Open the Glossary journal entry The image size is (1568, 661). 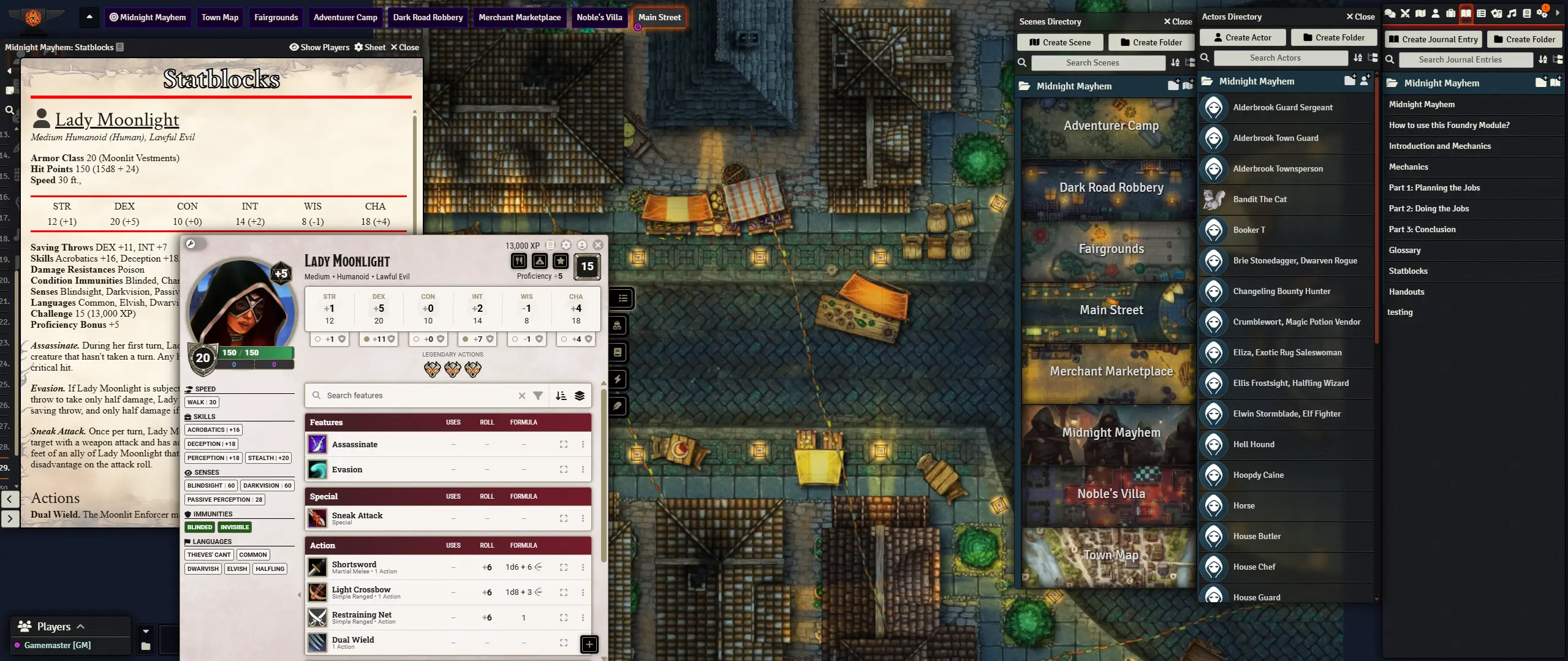[1404, 250]
